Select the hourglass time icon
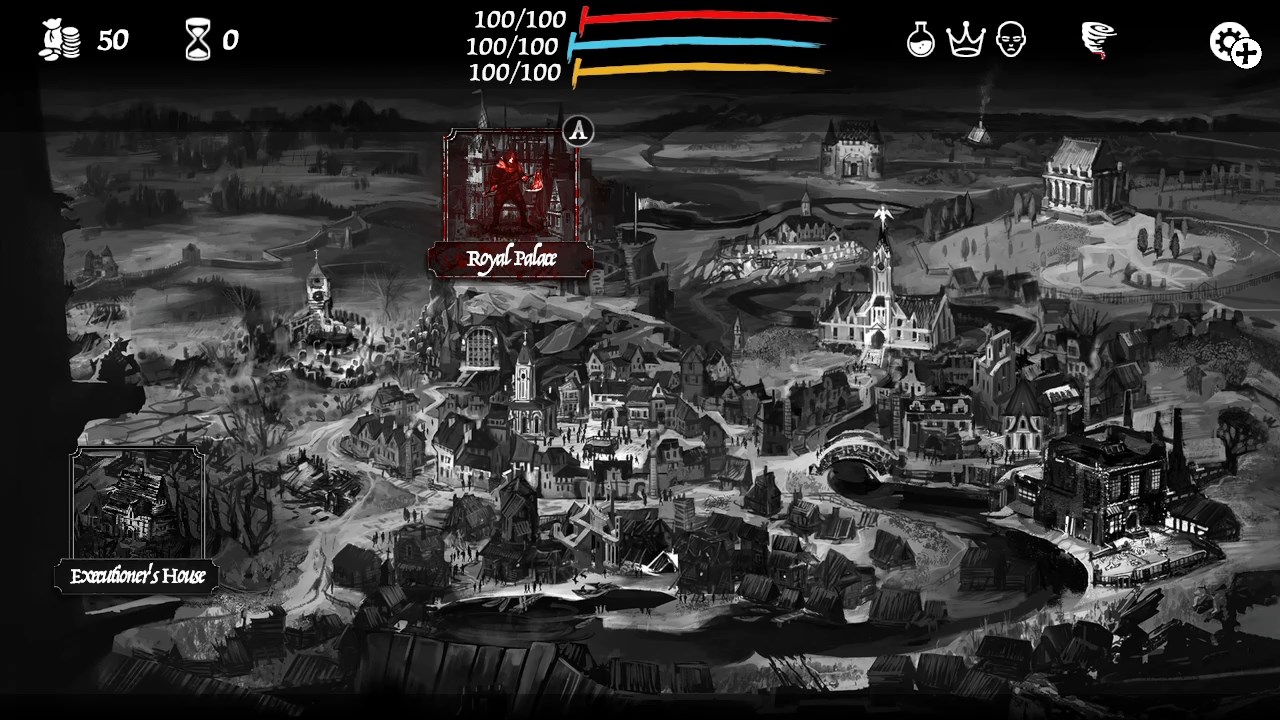Viewport: 1280px width, 720px height. pos(198,37)
